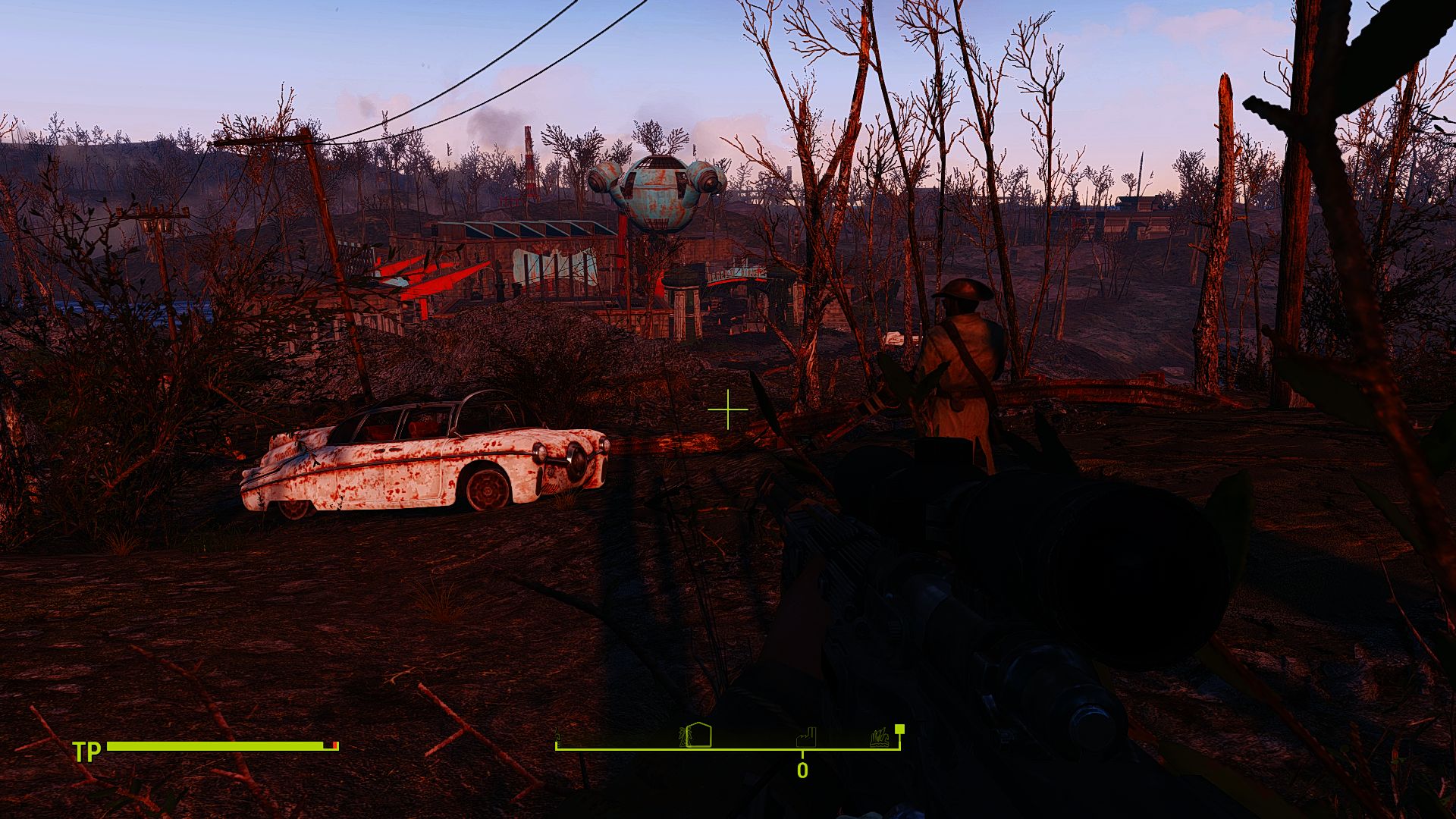The image size is (1456, 819).
Task: Click the factory location marker on the compass
Action: tap(806, 739)
